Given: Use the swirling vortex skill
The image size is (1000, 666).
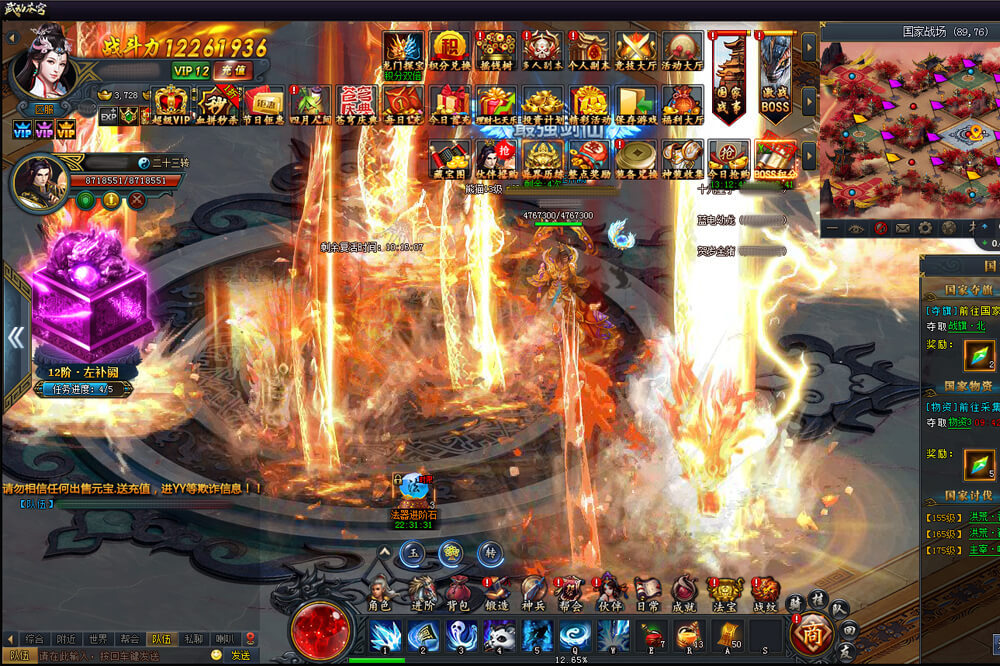Looking at the screenshot, I should click(x=574, y=635).
